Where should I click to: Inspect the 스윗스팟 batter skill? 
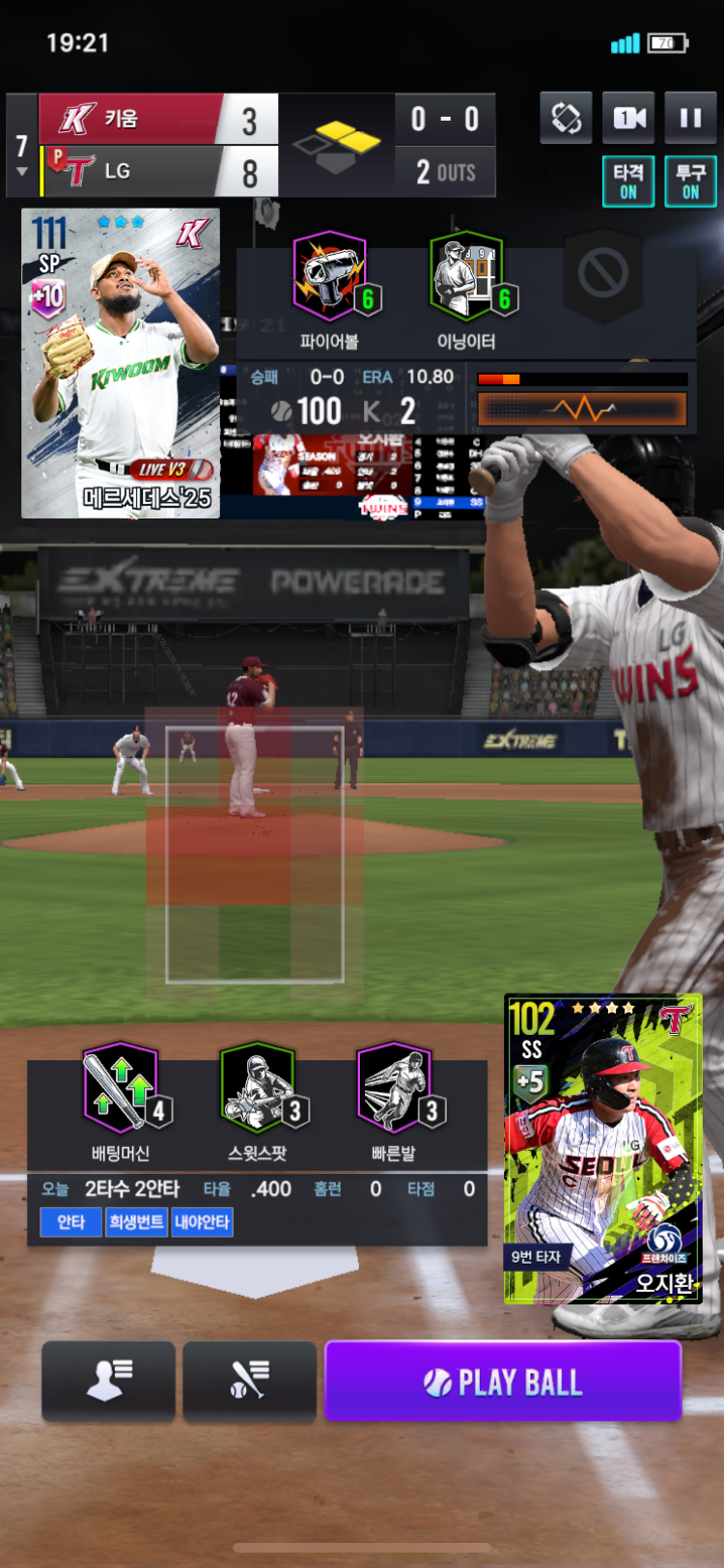click(258, 1088)
